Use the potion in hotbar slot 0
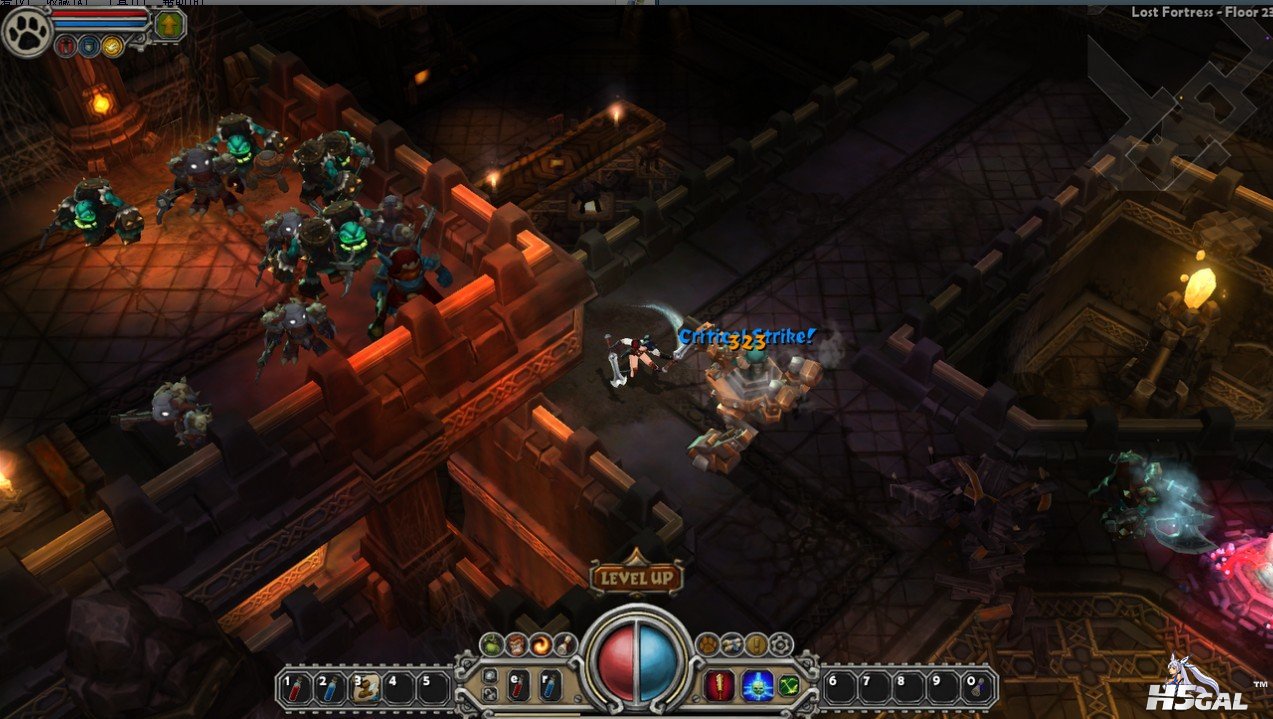 click(x=977, y=687)
